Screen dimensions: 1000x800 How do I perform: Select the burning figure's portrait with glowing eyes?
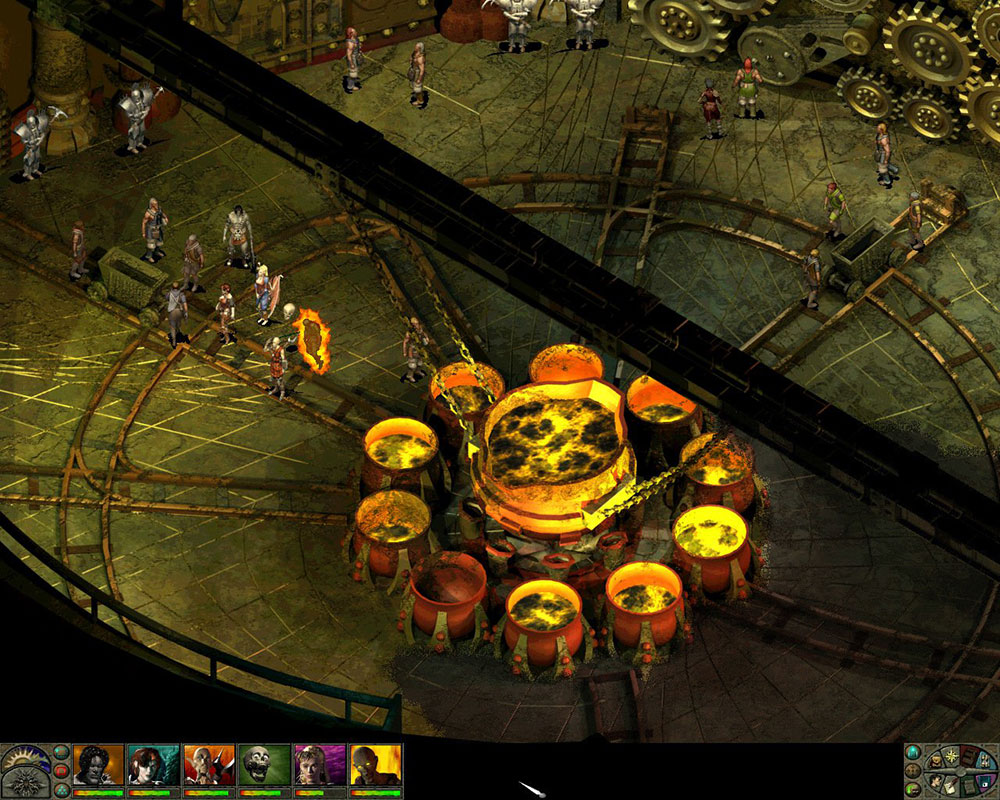(376, 765)
